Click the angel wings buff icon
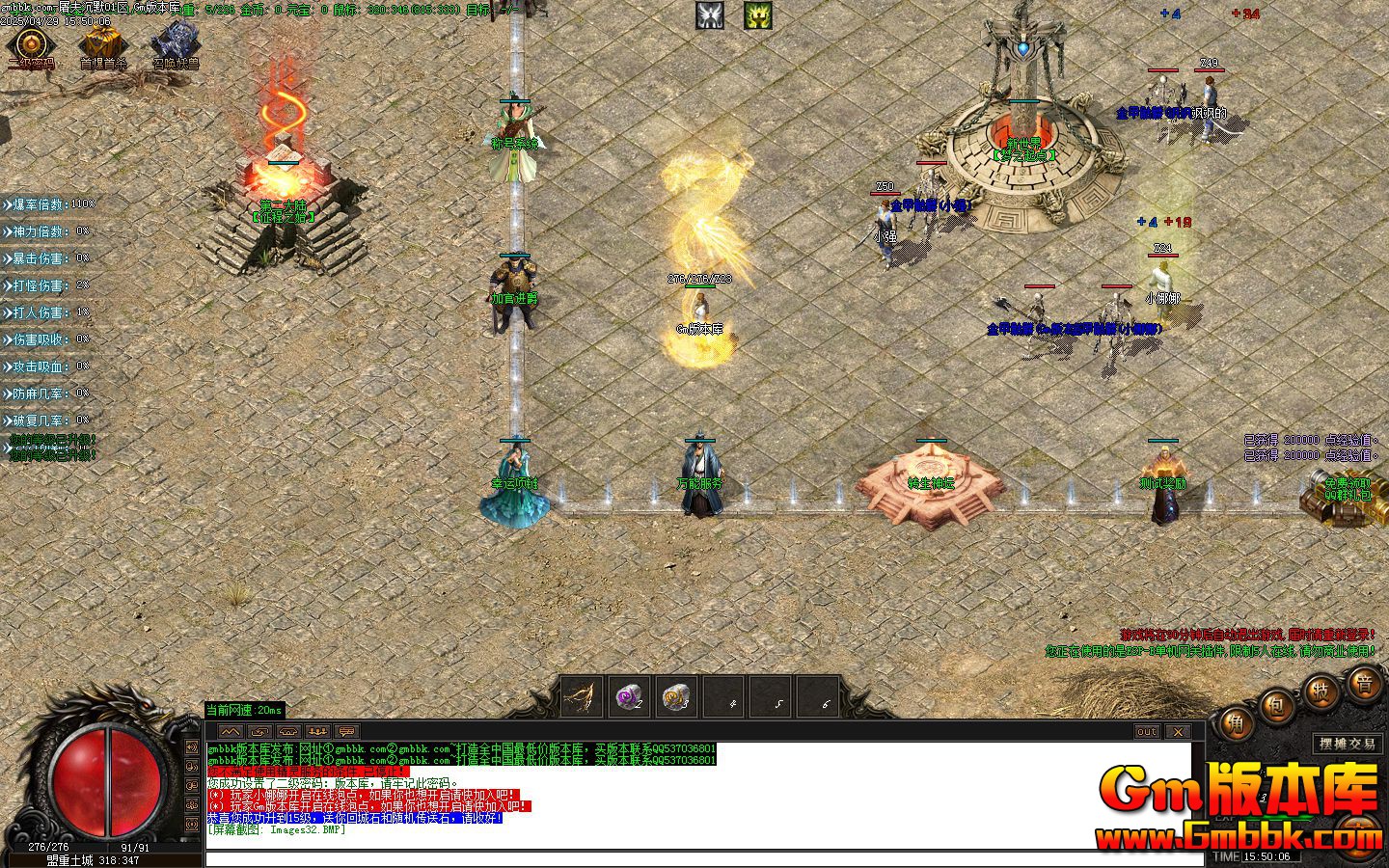The width and height of the screenshot is (1389, 868). pos(710,15)
